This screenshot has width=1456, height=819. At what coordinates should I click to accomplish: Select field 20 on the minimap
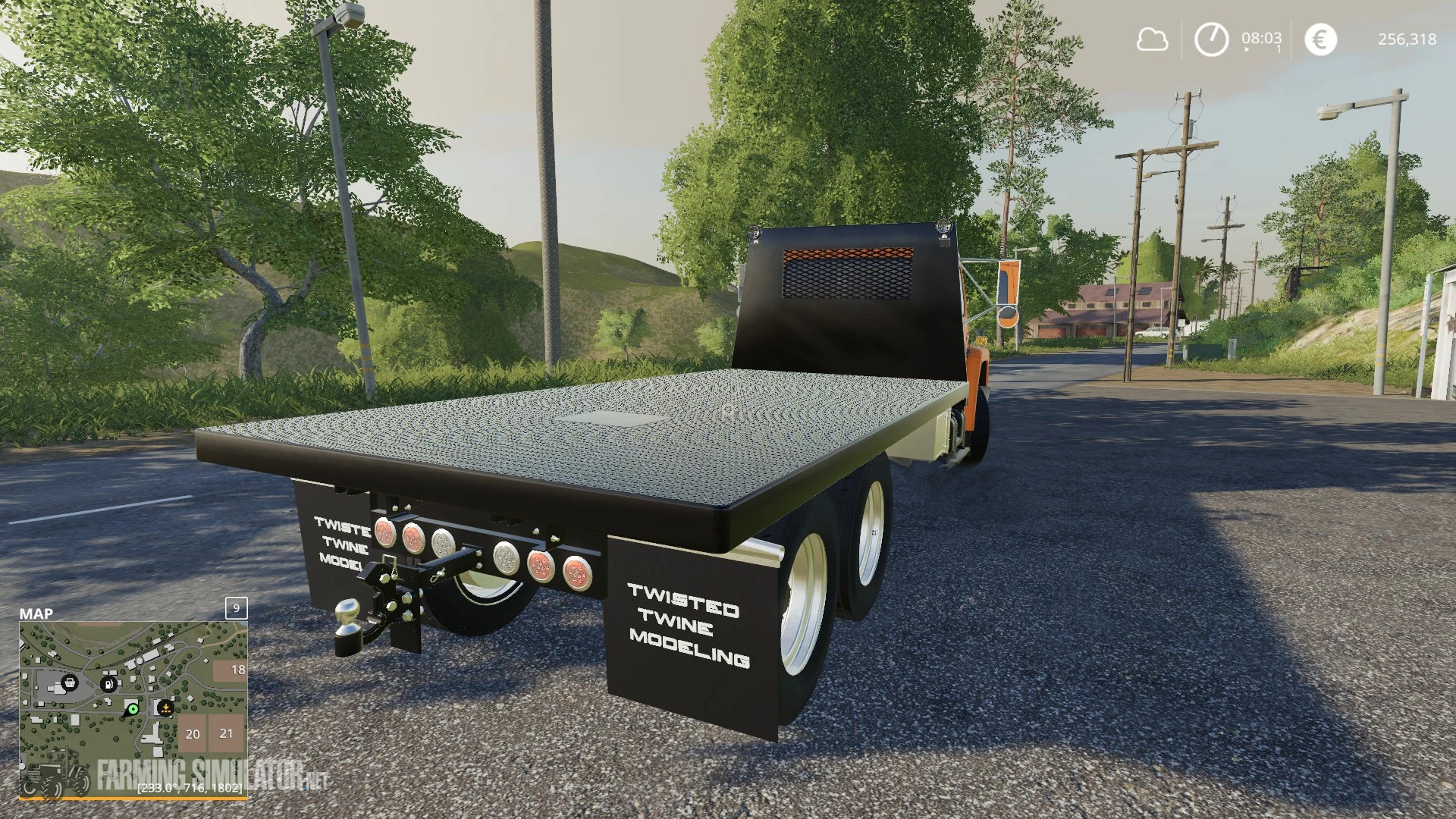[193, 734]
